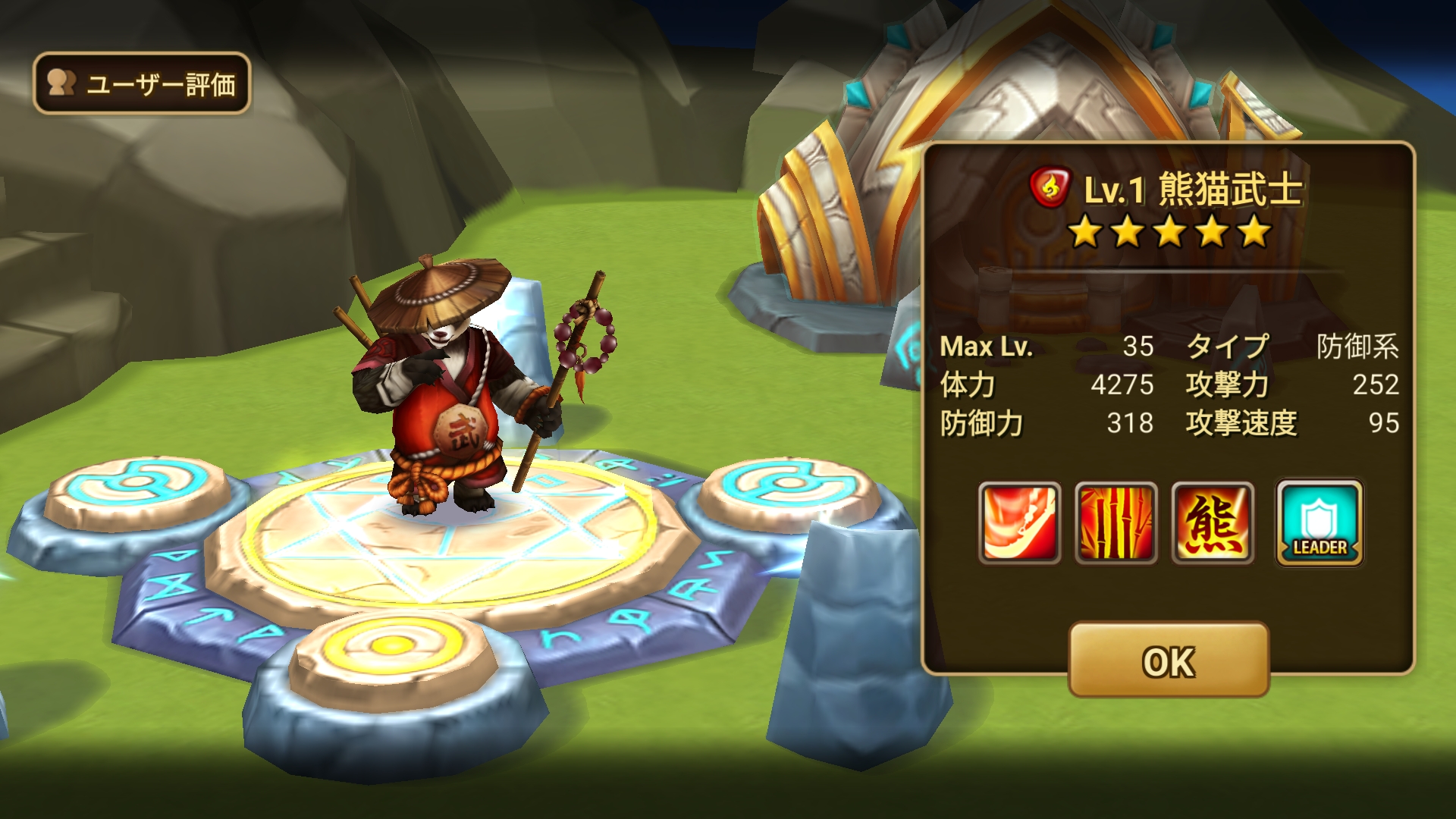
Task: Show the 熊 kanji skill icon details
Action: (x=1213, y=523)
